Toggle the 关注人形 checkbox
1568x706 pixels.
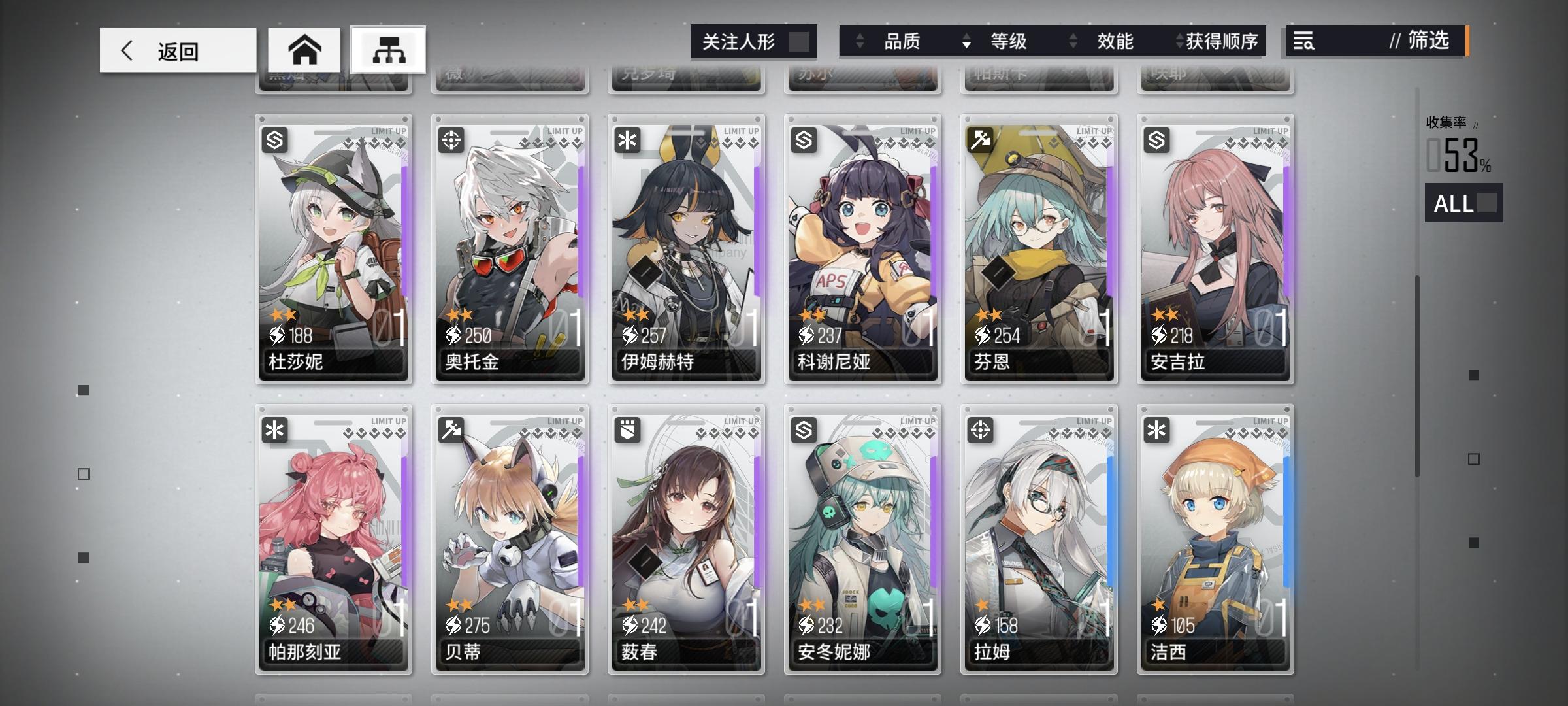[x=802, y=41]
